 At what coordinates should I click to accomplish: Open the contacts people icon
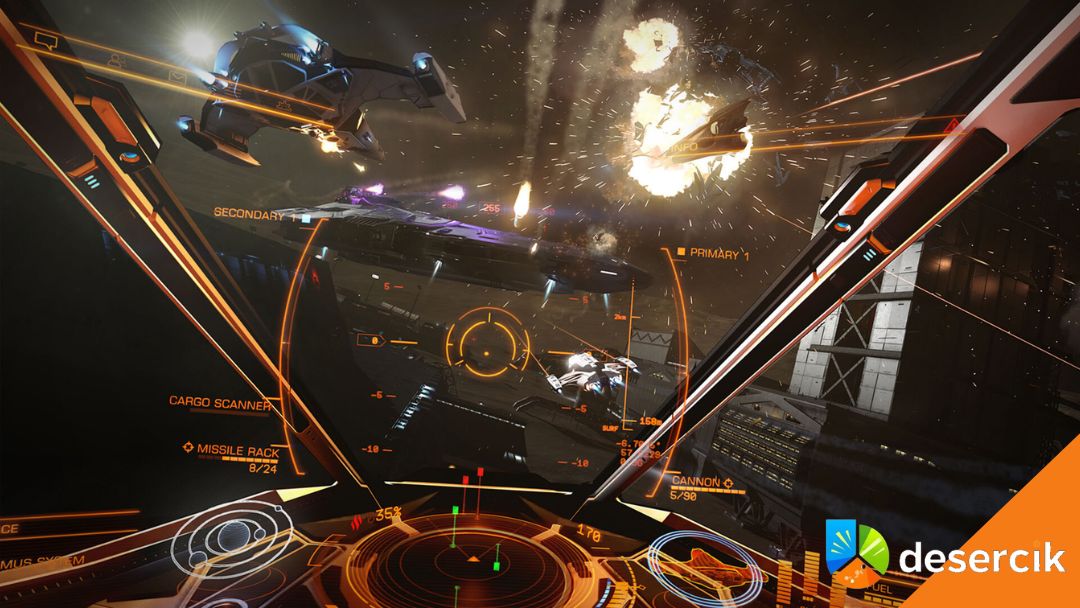[118, 61]
